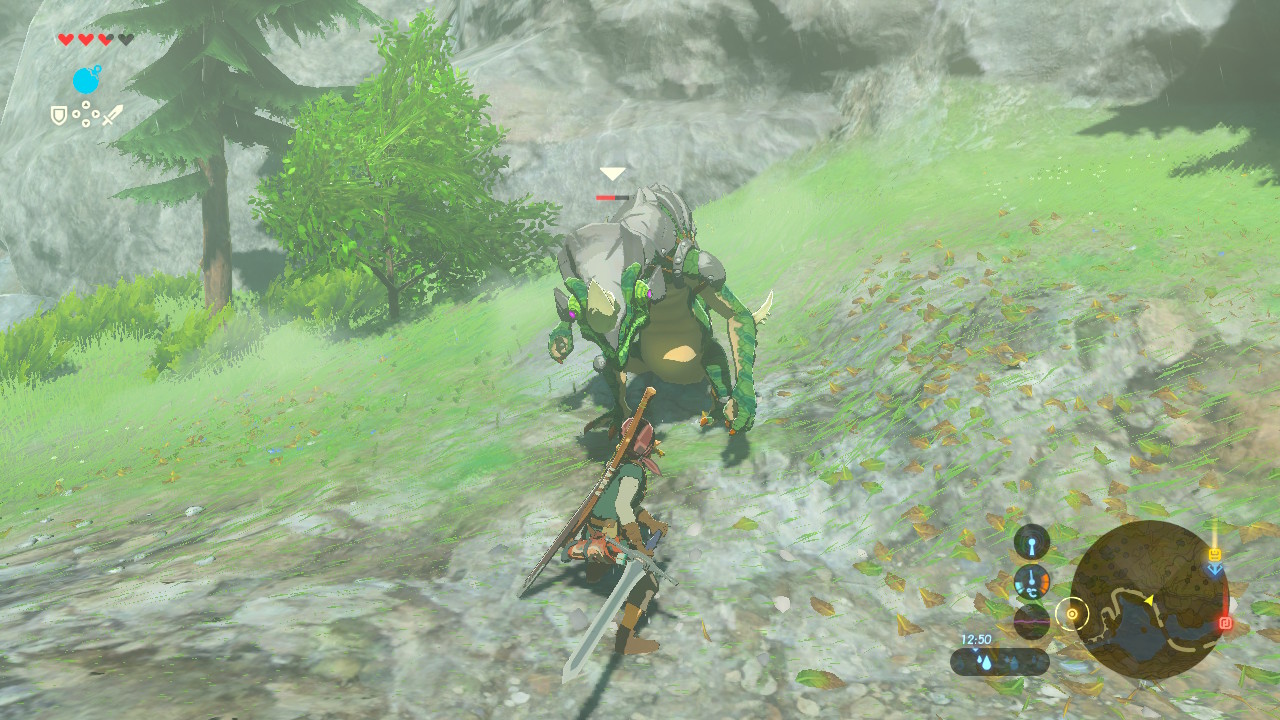Open the shield quick-select icon
The image size is (1280, 720).
[x=59, y=116]
